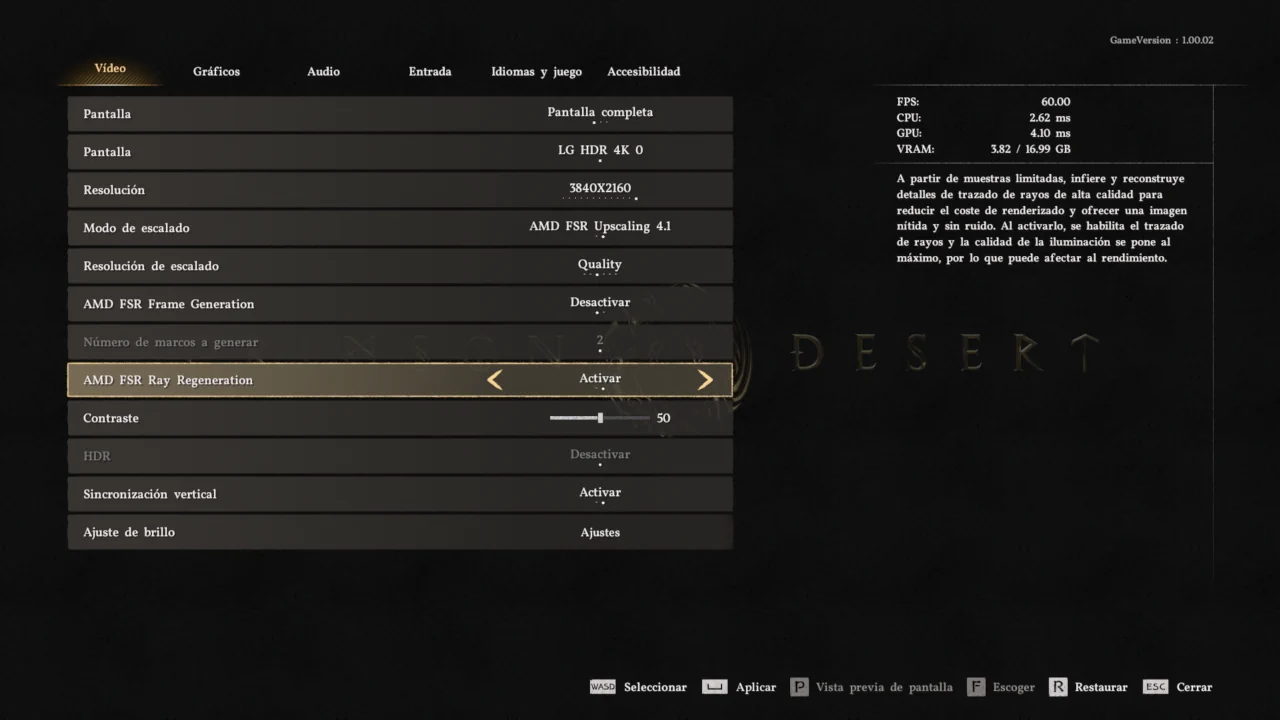Deactivate AMD FSR Ray Regeneration
The height and width of the screenshot is (720, 1280).
pyautogui.click(x=600, y=378)
